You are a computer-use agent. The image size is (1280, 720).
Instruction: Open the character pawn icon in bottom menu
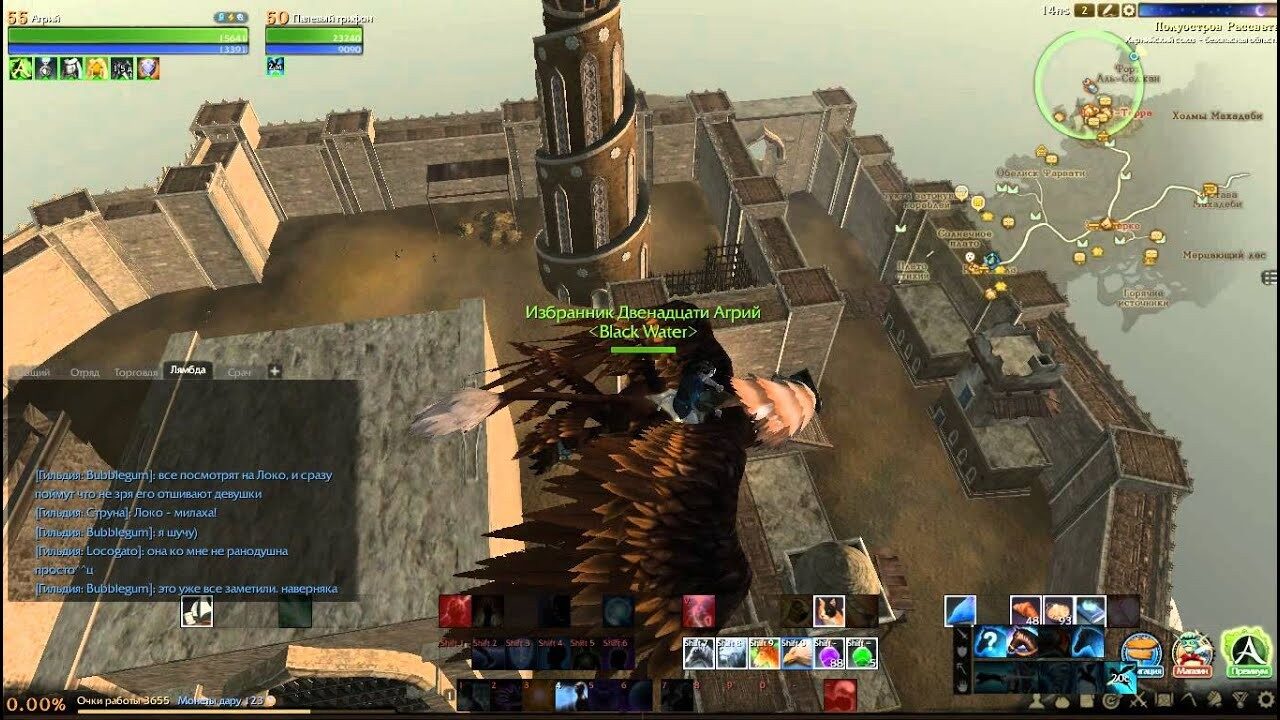click(1038, 700)
